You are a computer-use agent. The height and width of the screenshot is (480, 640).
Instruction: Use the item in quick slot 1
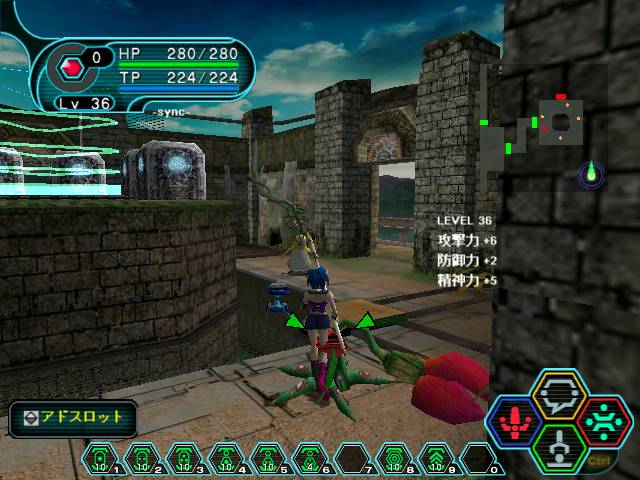pyautogui.click(x=100, y=459)
